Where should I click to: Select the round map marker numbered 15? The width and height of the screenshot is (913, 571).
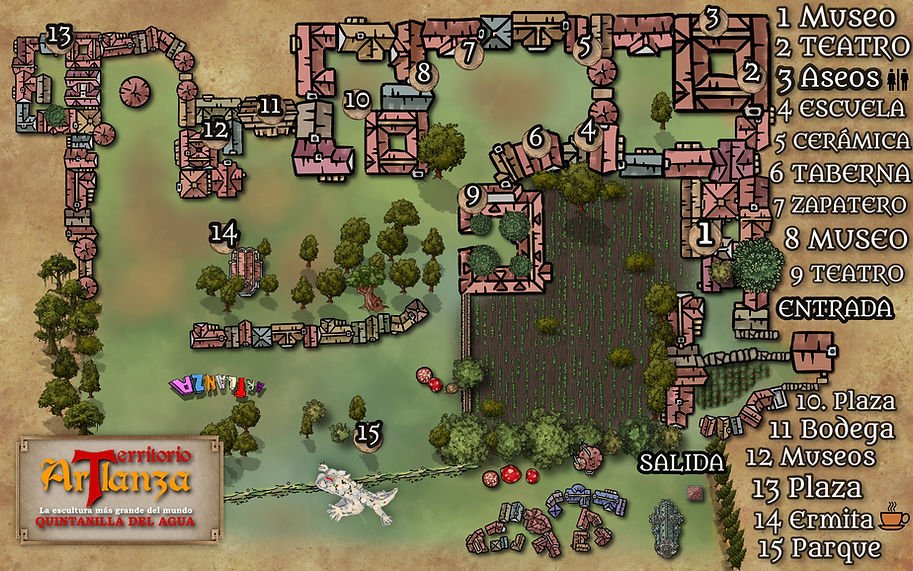point(368,434)
